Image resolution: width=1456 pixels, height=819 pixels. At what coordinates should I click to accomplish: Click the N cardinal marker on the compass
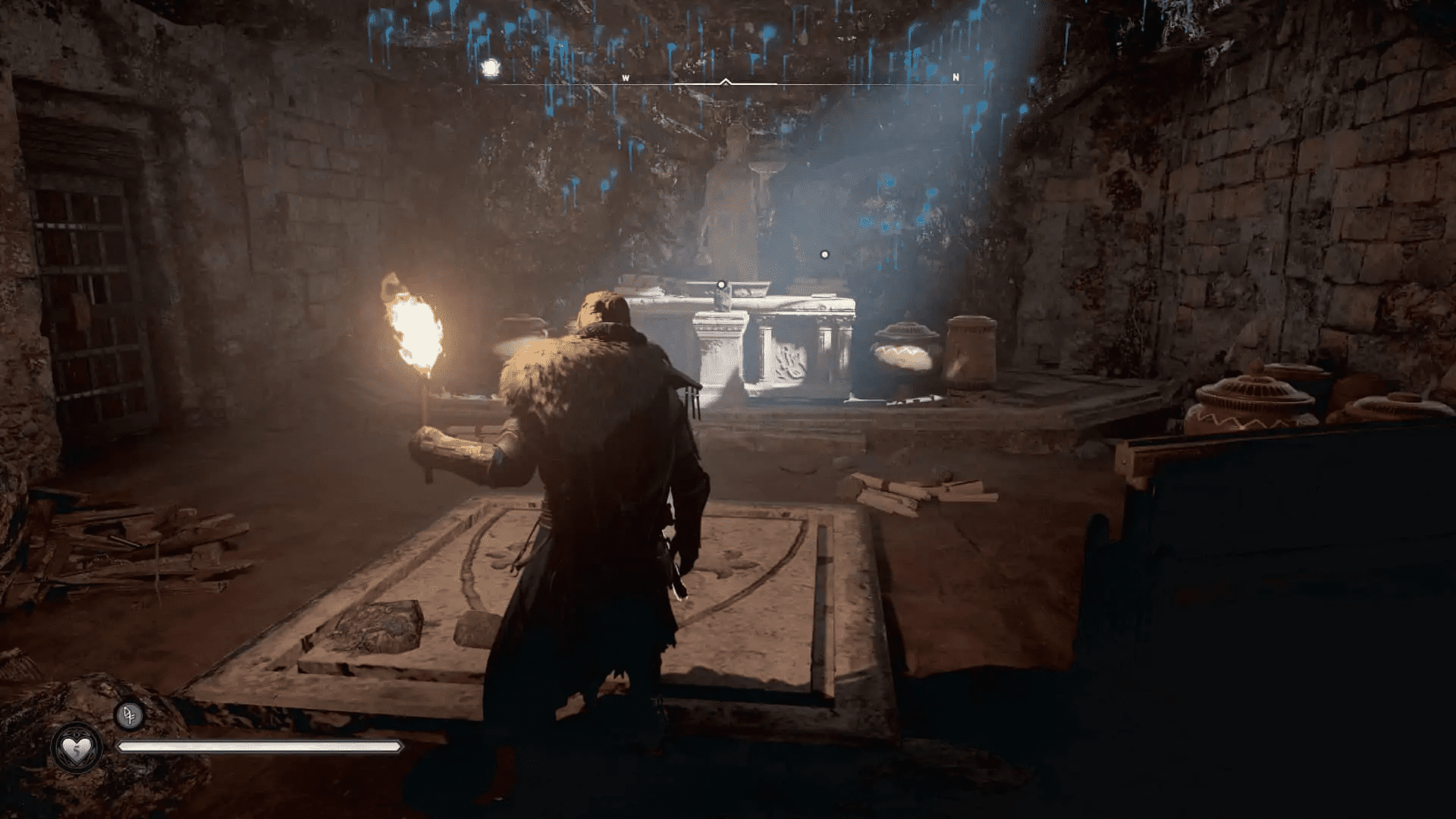tap(955, 77)
